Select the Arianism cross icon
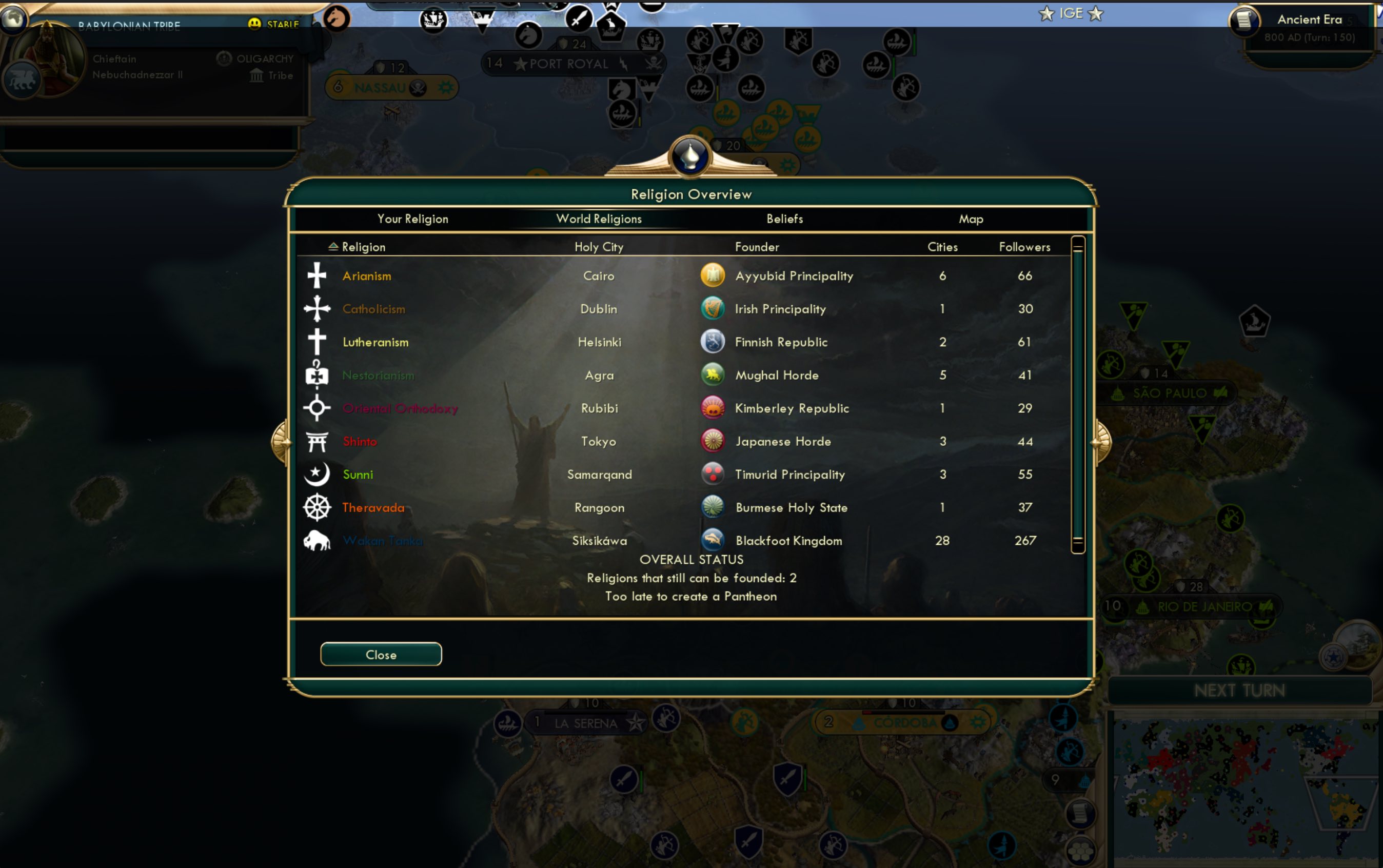Viewport: 1383px width, 868px height. tap(317, 275)
